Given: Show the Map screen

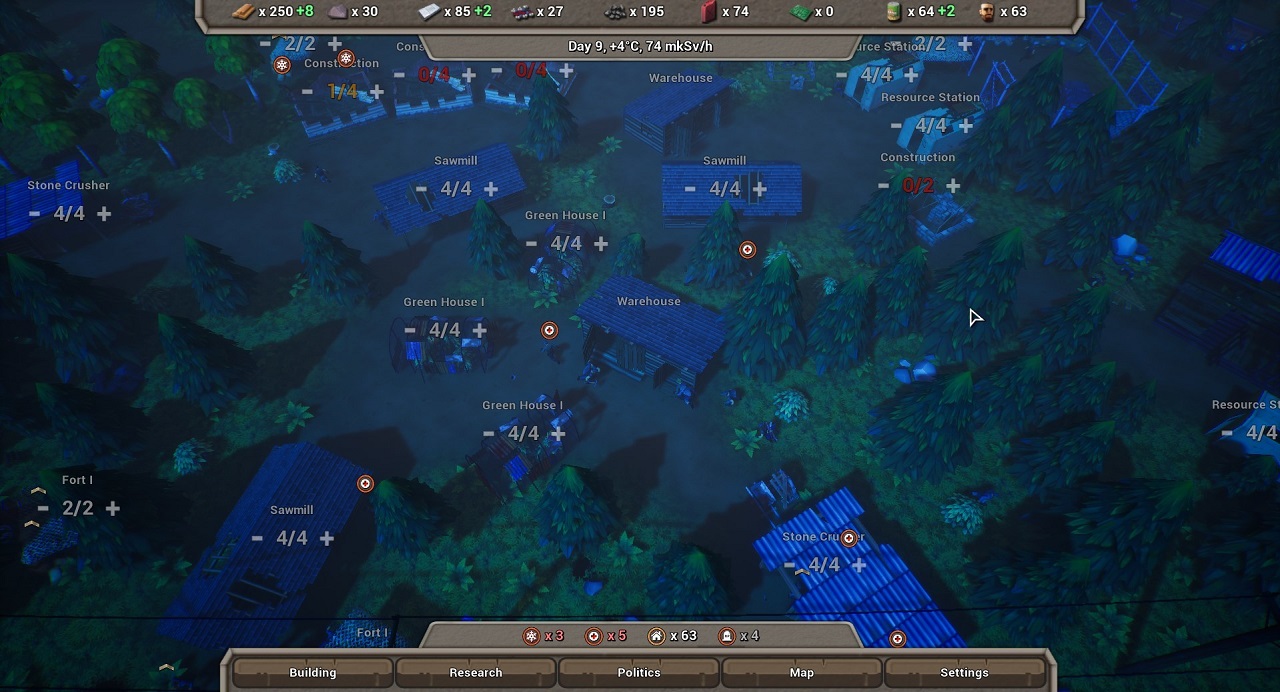Looking at the screenshot, I should coord(802,672).
